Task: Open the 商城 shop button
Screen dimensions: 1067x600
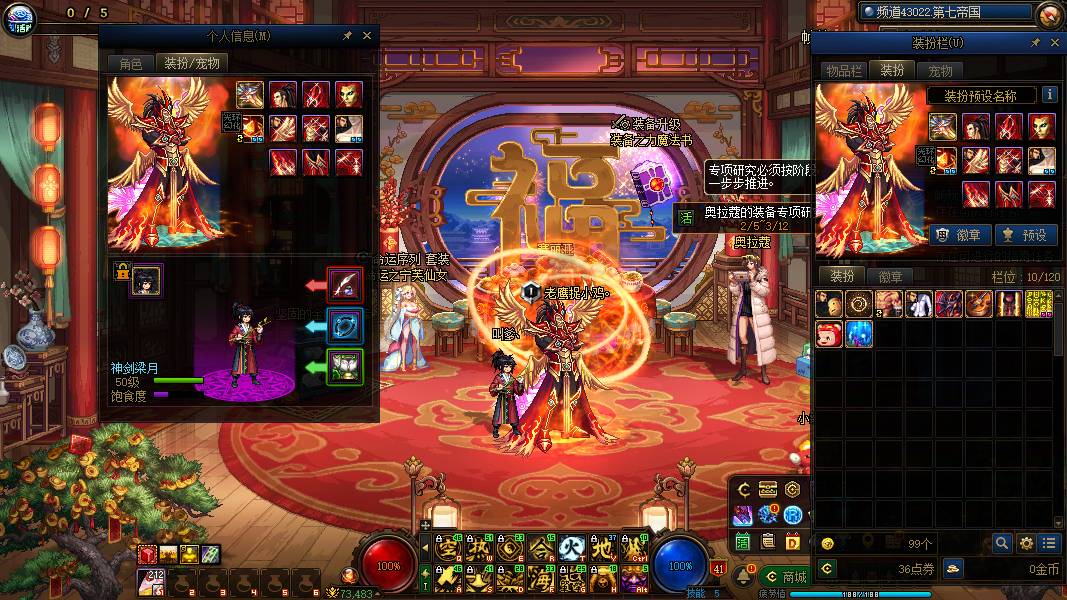Action: [784, 577]
